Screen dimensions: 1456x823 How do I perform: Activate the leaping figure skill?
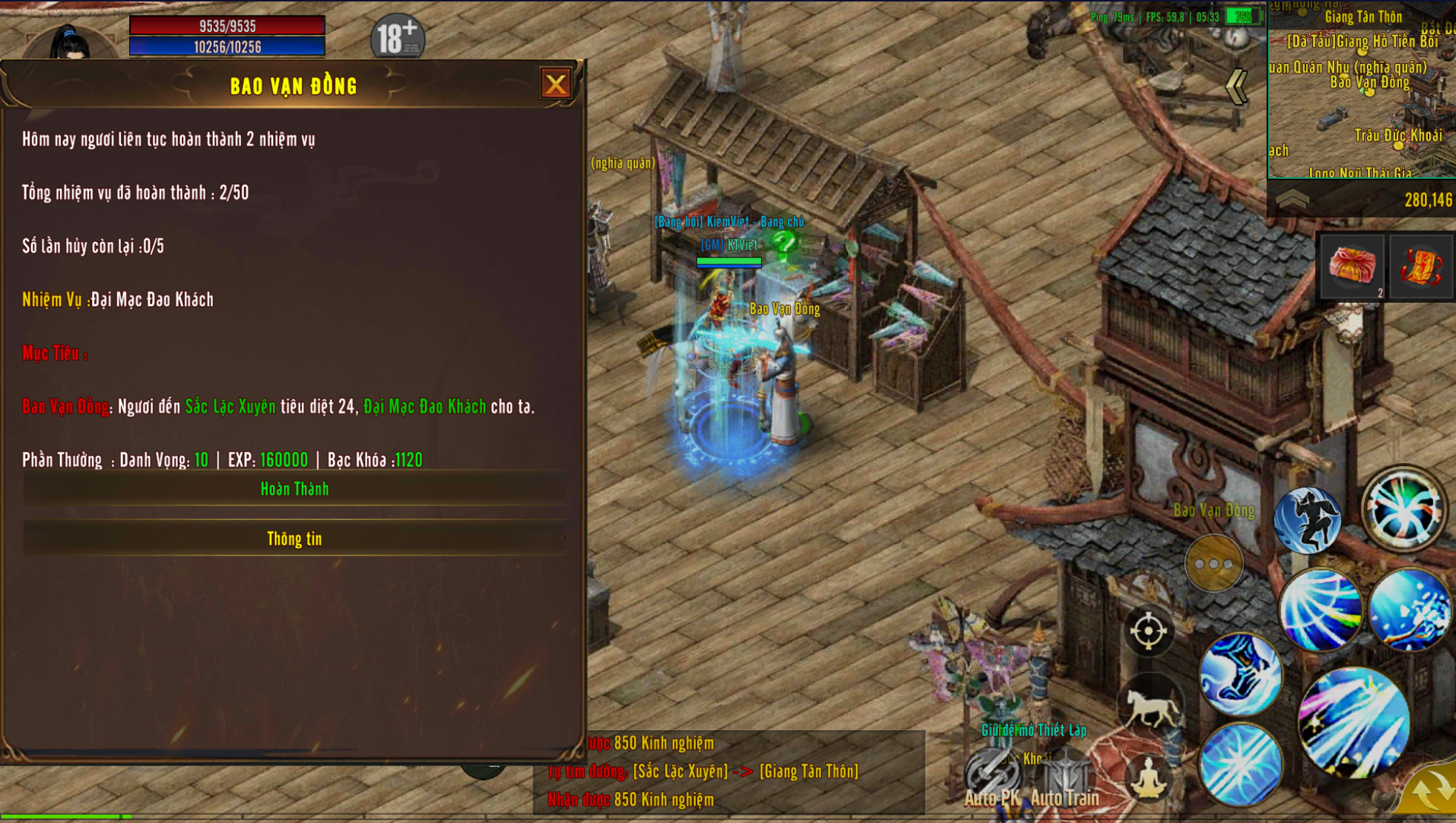1307,520
